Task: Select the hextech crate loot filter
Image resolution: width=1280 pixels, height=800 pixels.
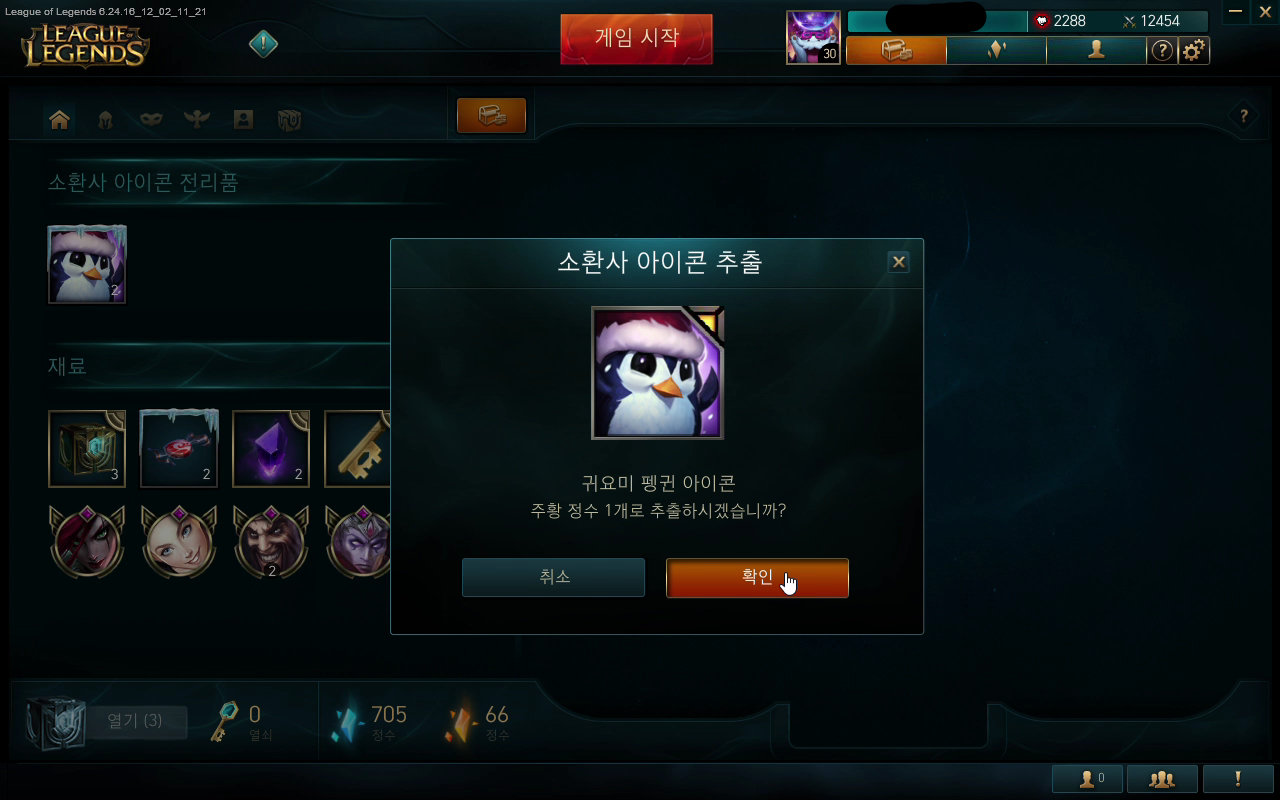Action: pyautogui.click(x=287, y=118)
